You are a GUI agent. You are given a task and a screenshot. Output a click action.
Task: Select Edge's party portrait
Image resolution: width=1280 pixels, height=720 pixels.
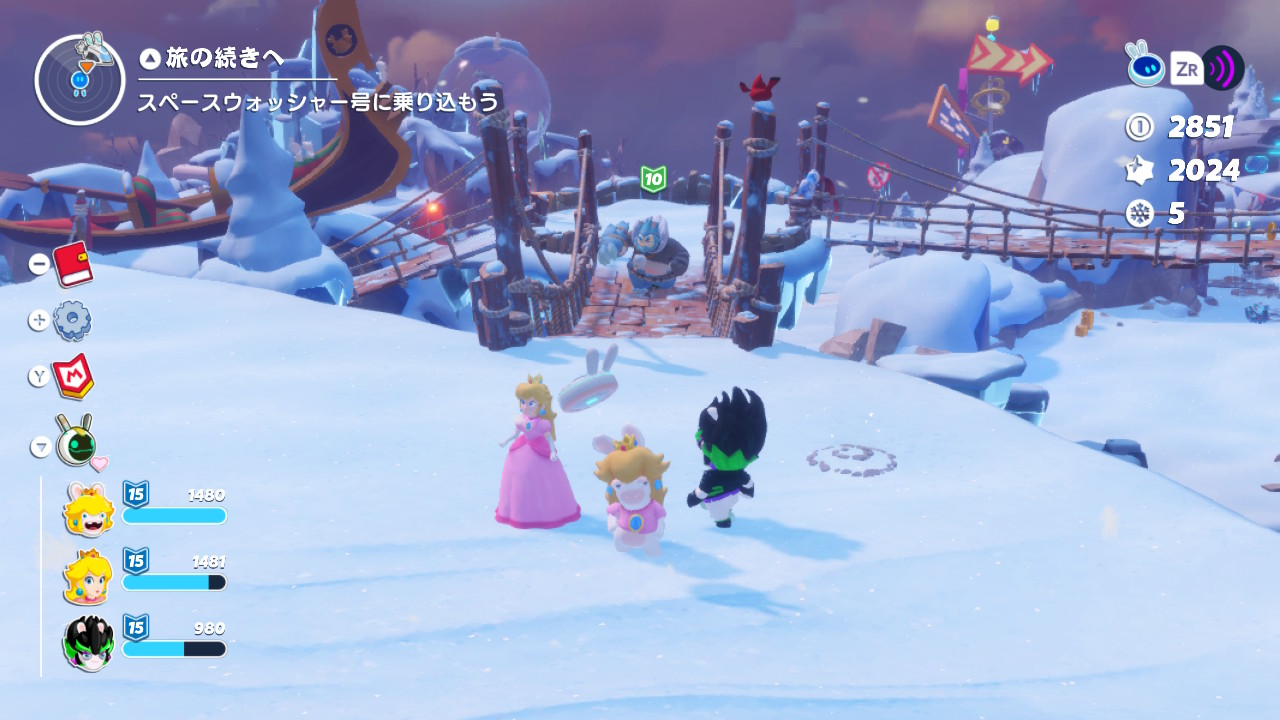pyautogui.click(x=88, y=642)
